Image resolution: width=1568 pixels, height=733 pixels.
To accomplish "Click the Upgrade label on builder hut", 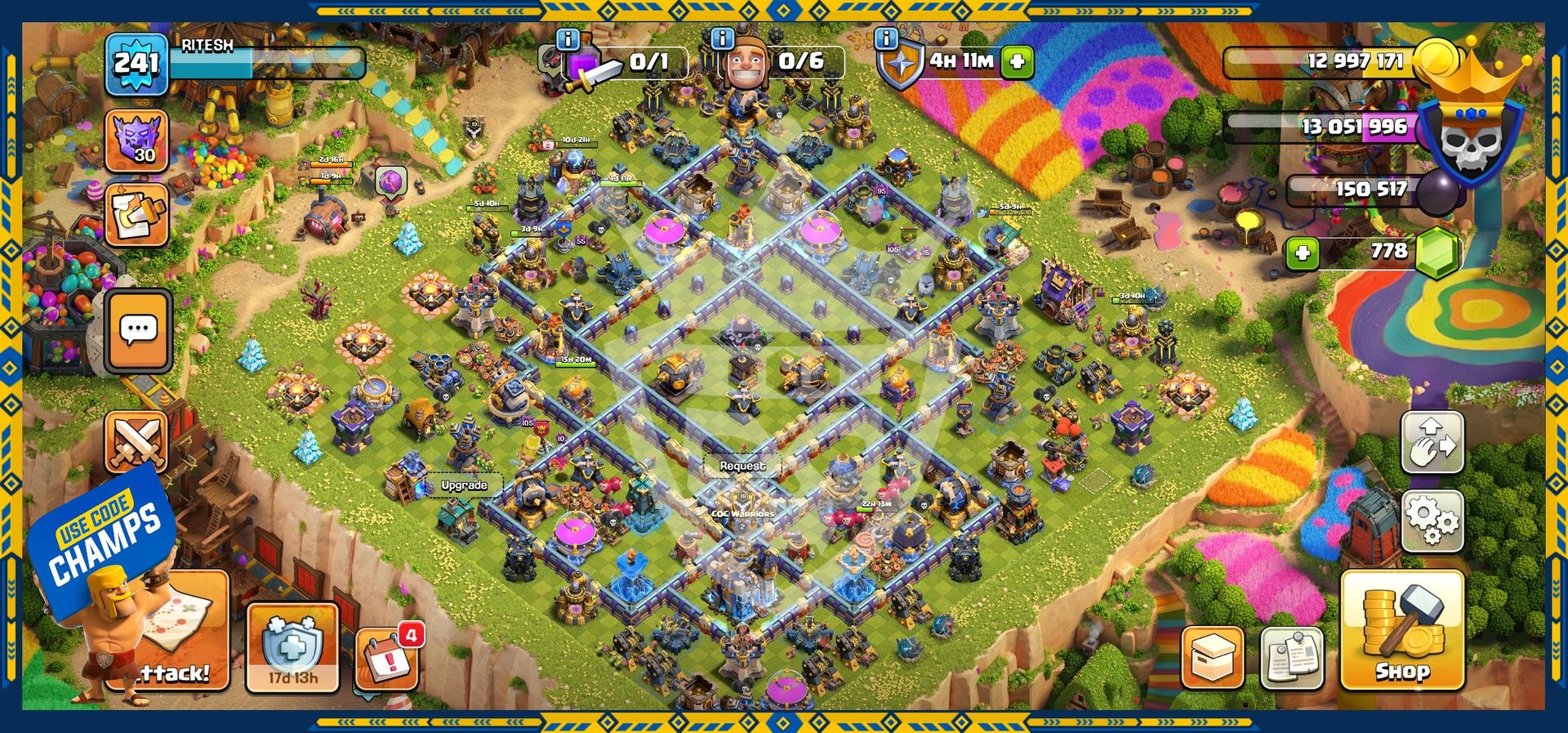I will [464, 485].
